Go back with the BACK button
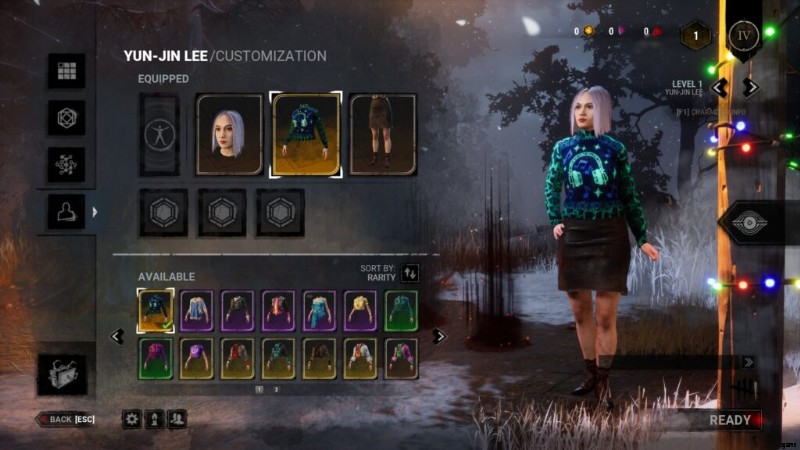Screen dimensions: 800x450 click(66, 419)
